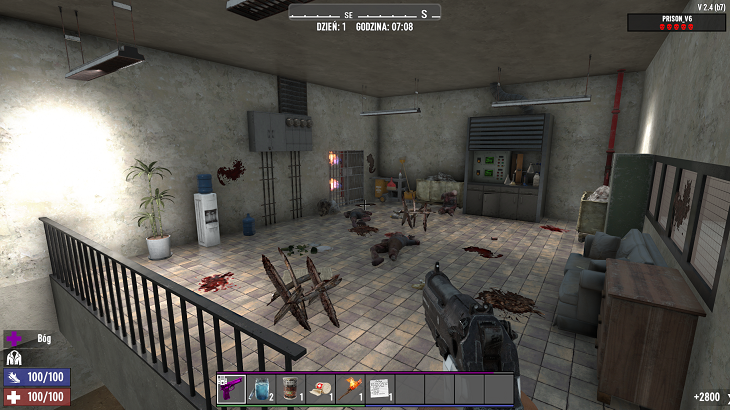Select the canned food slot
730x410 pixels.
pos(290,388)
